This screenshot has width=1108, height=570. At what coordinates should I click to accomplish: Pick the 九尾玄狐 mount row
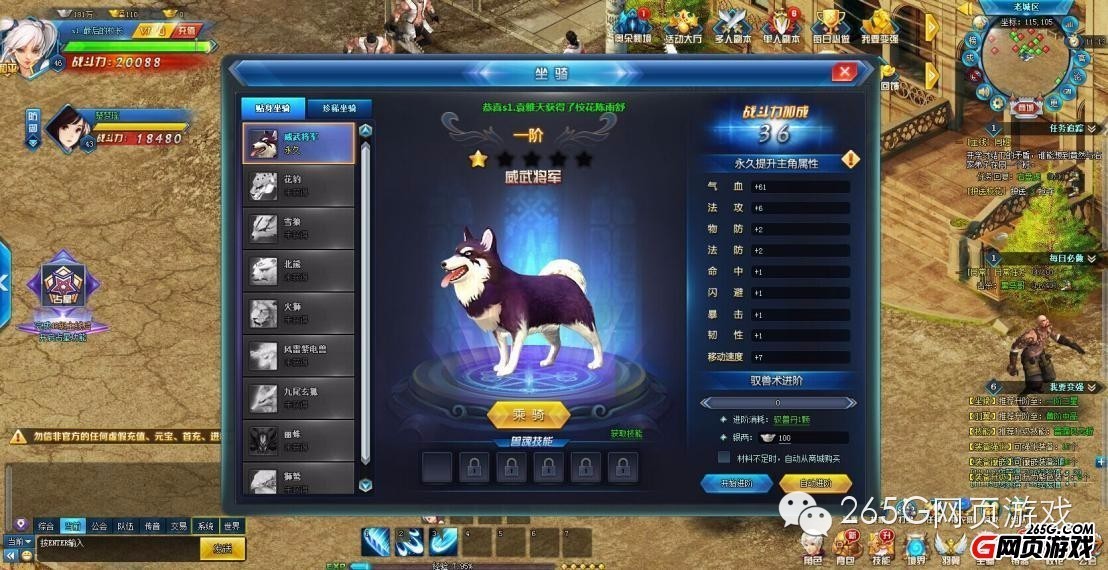[x=300, y=397]
